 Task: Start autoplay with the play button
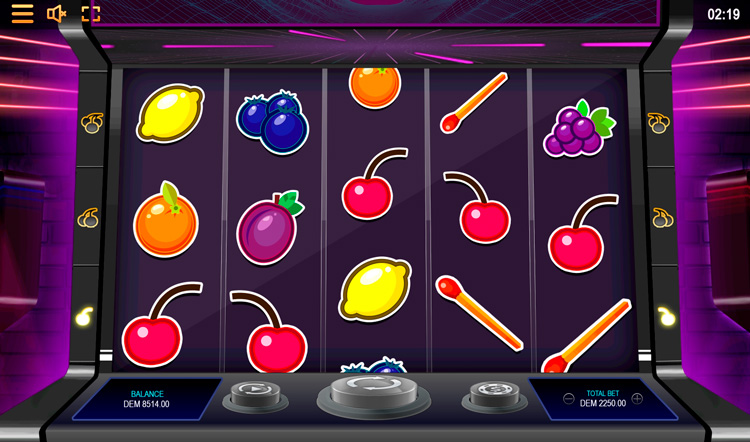pyautogui.click(x=254, y=393)
